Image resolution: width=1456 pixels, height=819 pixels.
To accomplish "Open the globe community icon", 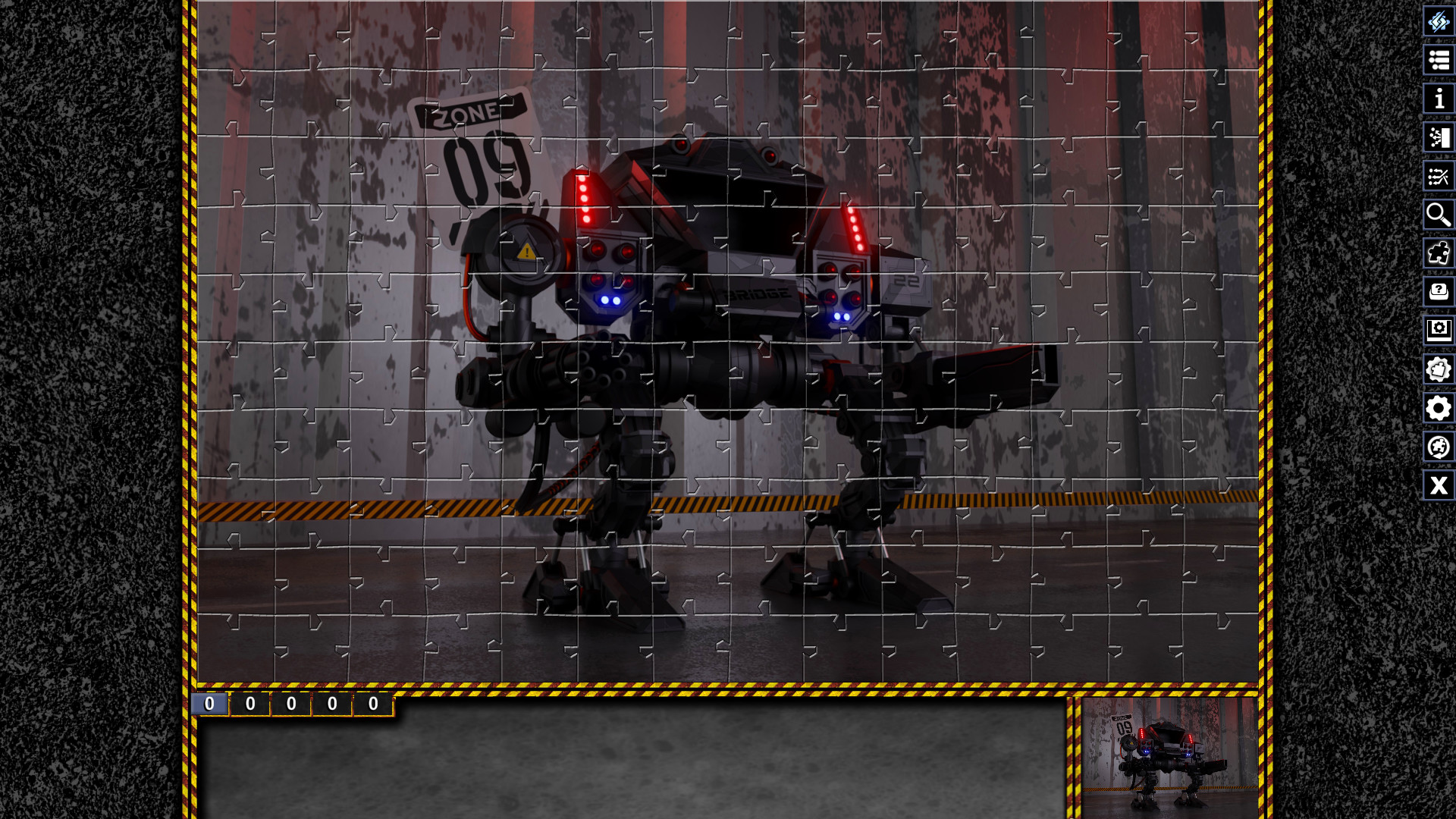I will click(x=1438, y=447).
